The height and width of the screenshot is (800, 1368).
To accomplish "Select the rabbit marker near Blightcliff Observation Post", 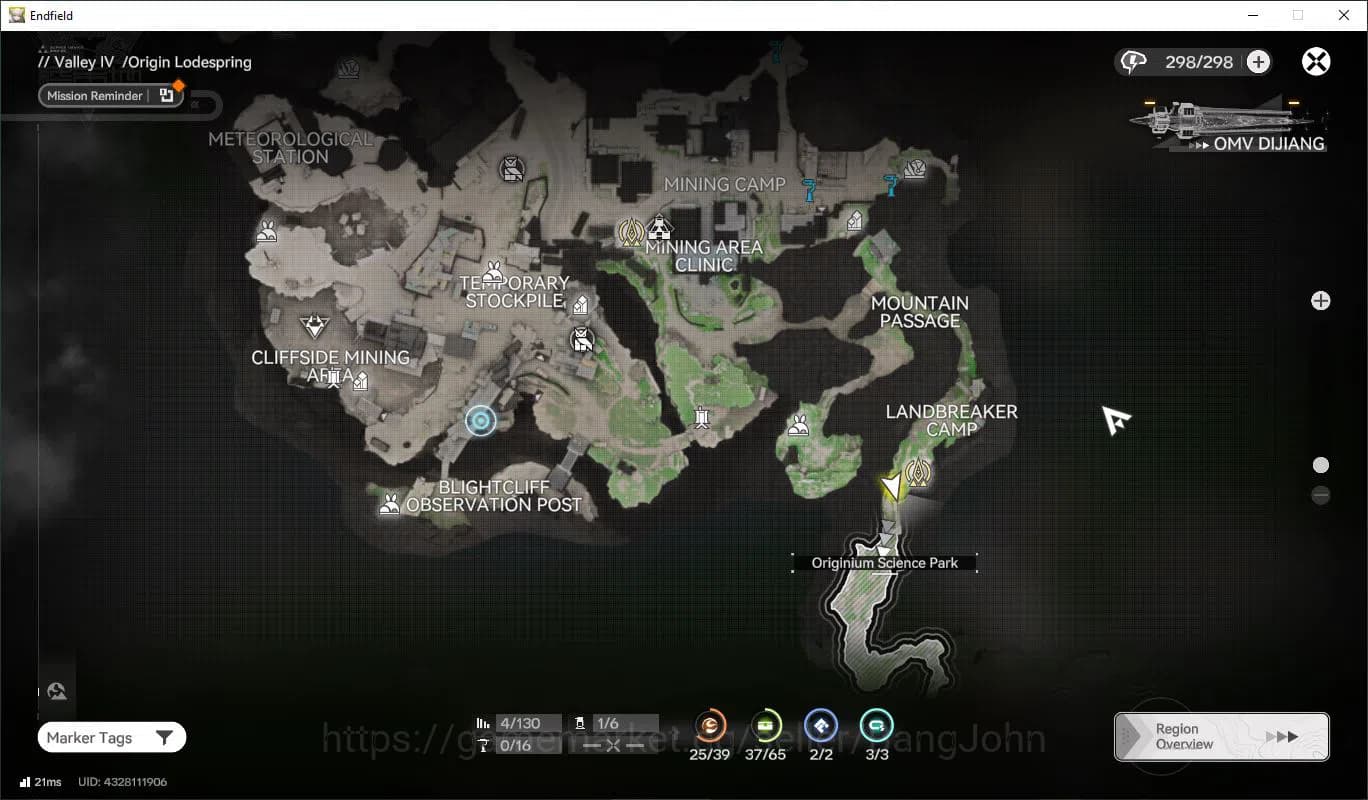I will click(x=390, y=505).
